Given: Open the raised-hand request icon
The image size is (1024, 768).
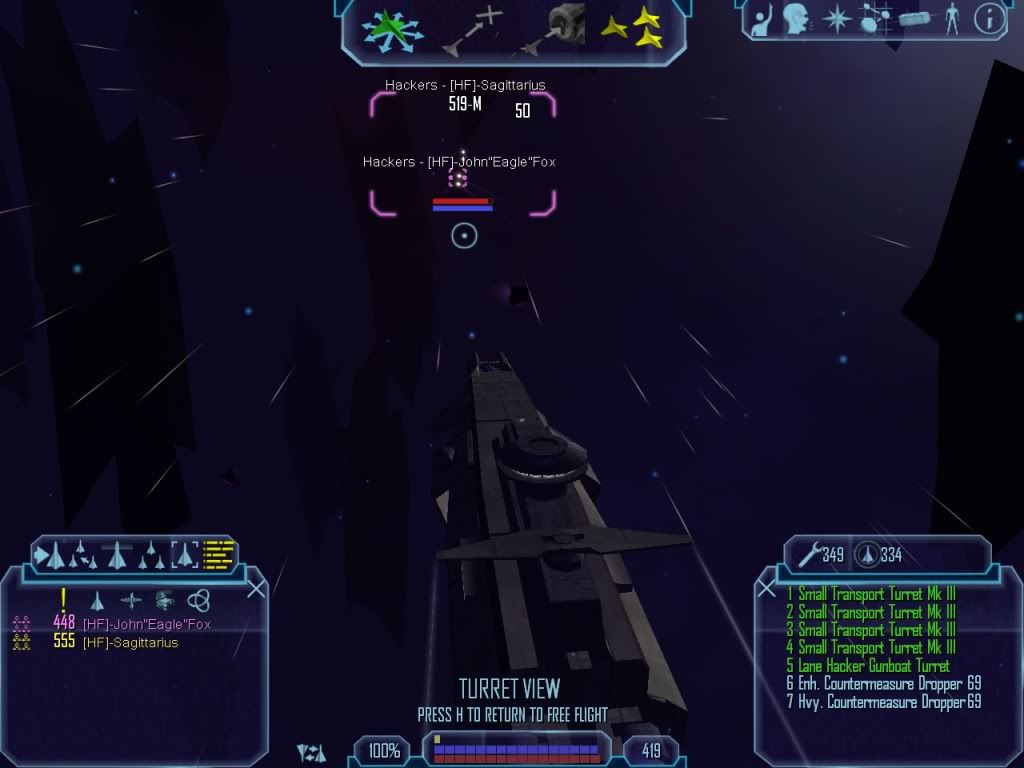Looking at the screenshot, I should click(x=763, y=19).
